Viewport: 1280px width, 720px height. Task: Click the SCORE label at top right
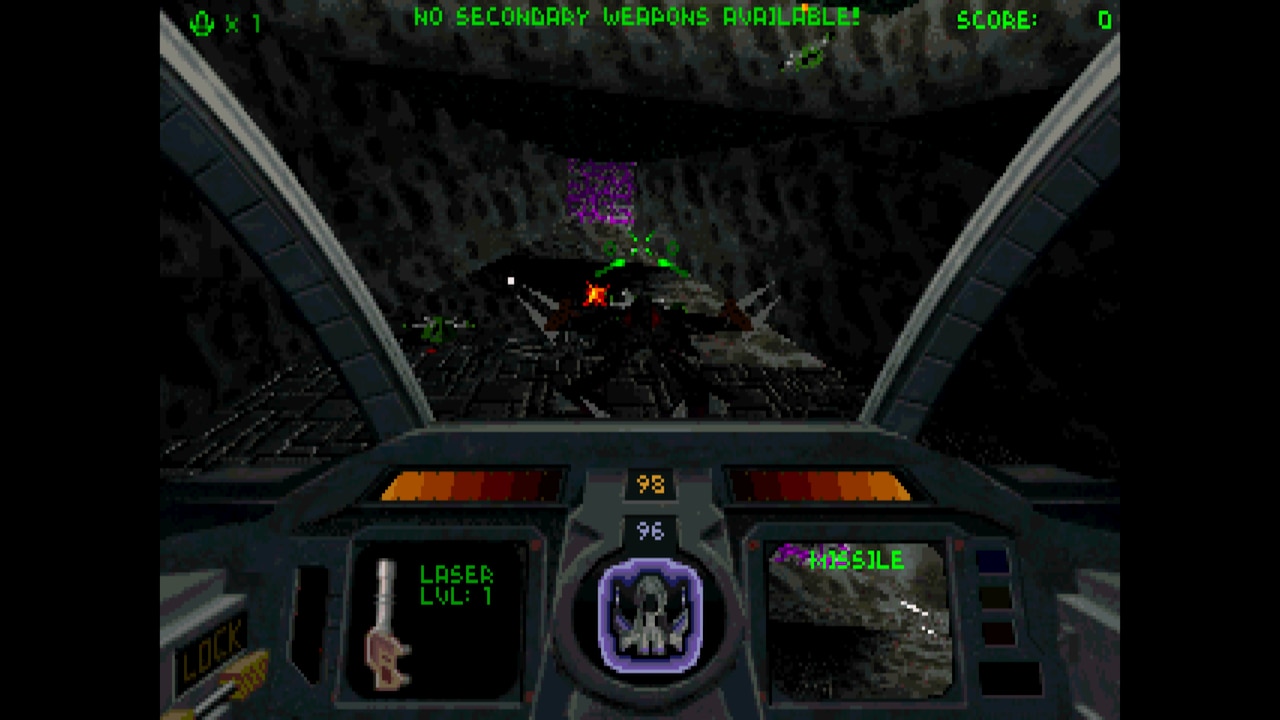996,21
